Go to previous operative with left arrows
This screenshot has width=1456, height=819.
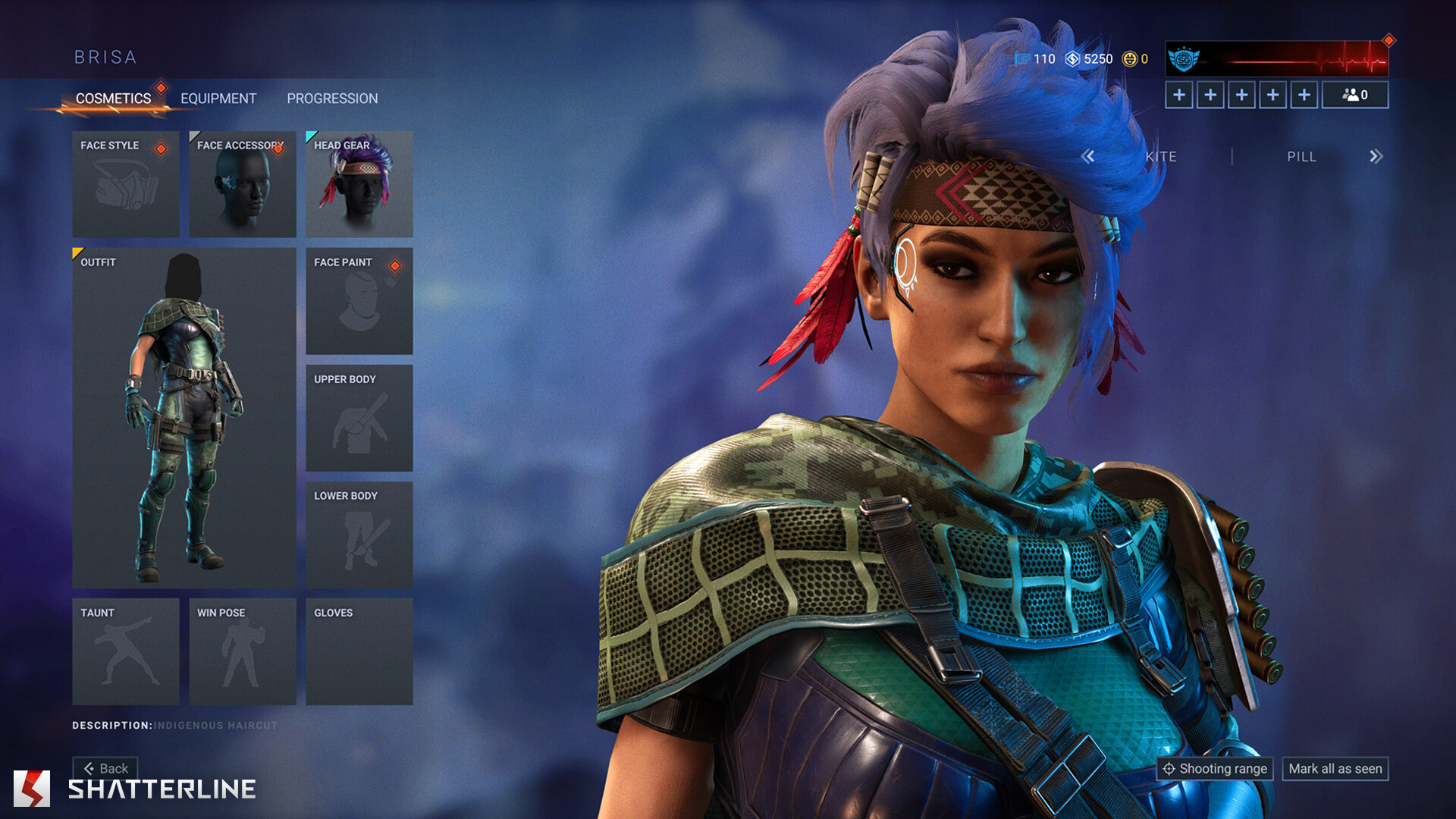(x=1088, y=156)
